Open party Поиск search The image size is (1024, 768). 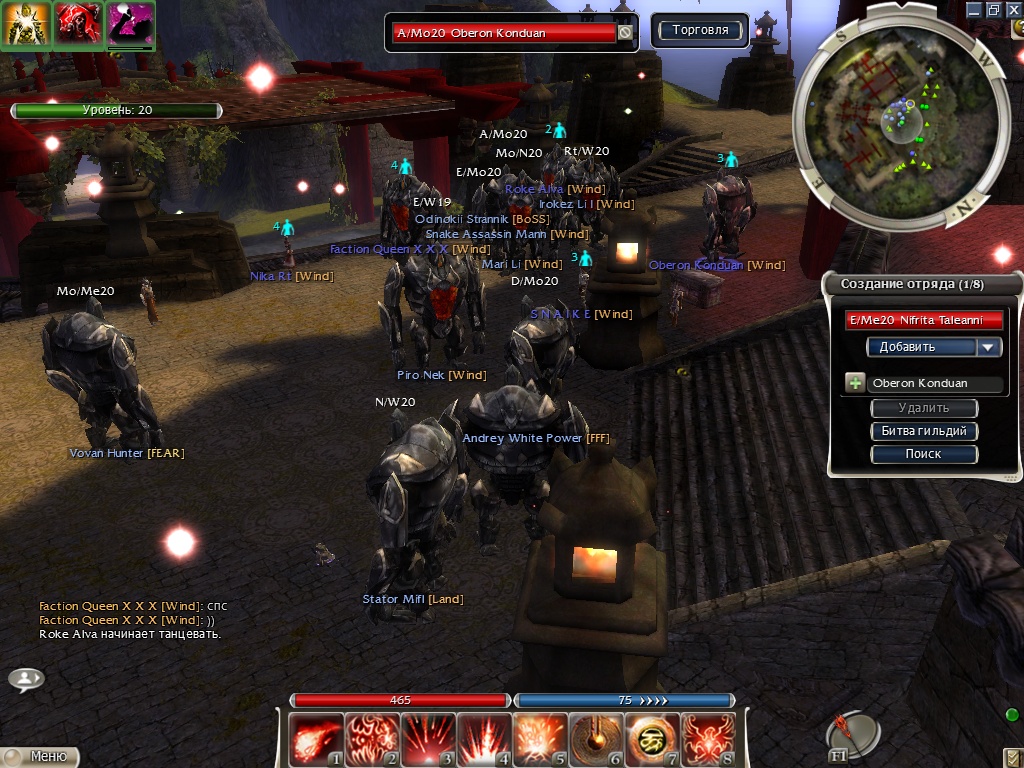pos(924,454)
